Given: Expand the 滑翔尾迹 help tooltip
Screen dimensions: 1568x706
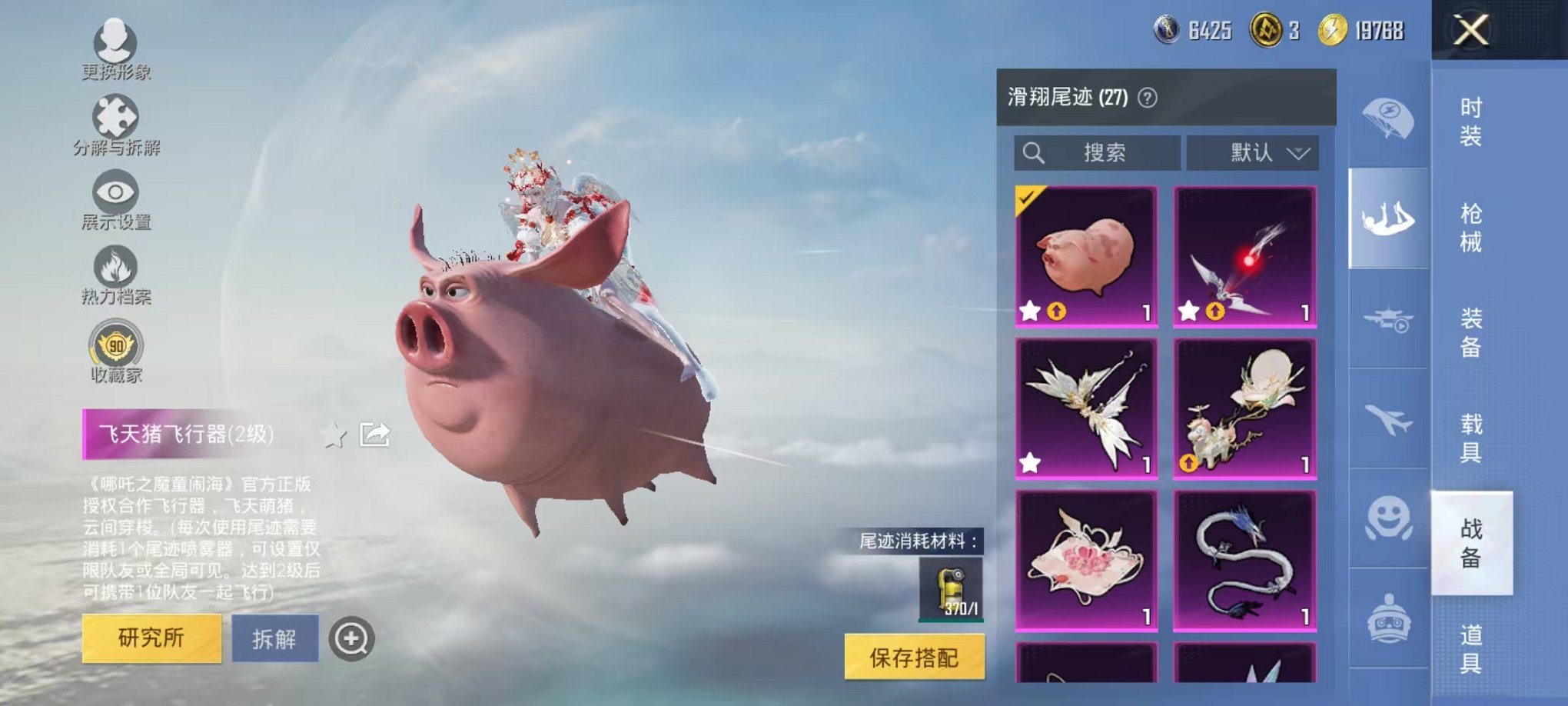Looking at the screenshot, I should click(x=1146, y=97).
